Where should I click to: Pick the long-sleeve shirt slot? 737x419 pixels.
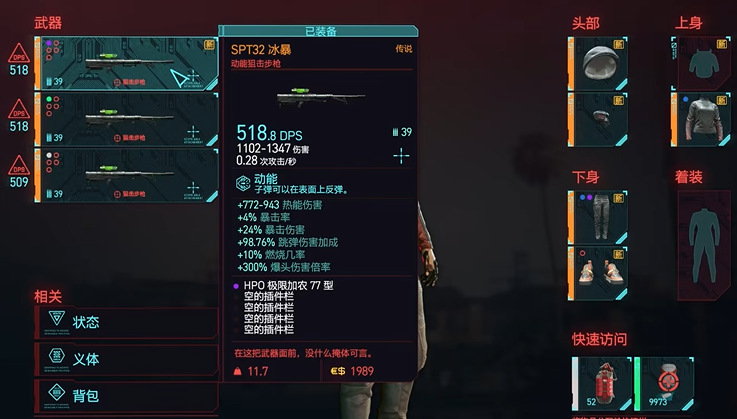[x=704, y=118]
